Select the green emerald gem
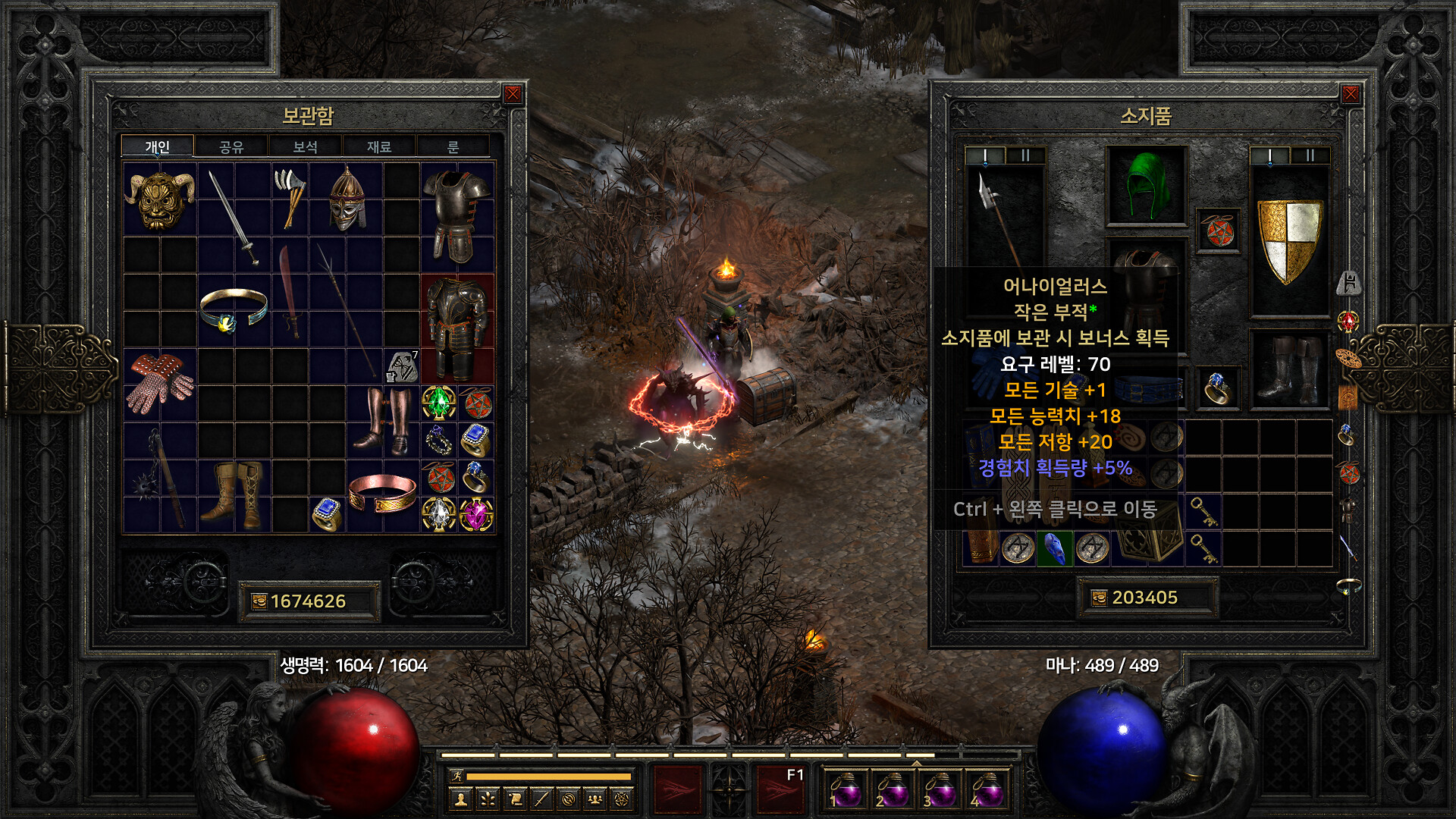The height and width of the screenshot is (819, 1456). click(438, 403)
